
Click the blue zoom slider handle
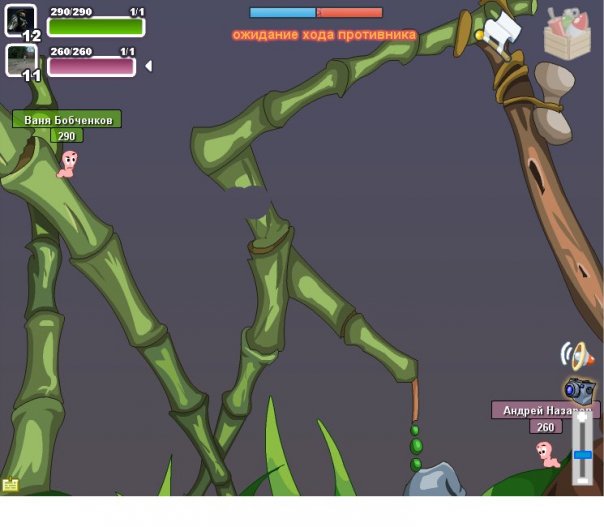pos(583,455)
